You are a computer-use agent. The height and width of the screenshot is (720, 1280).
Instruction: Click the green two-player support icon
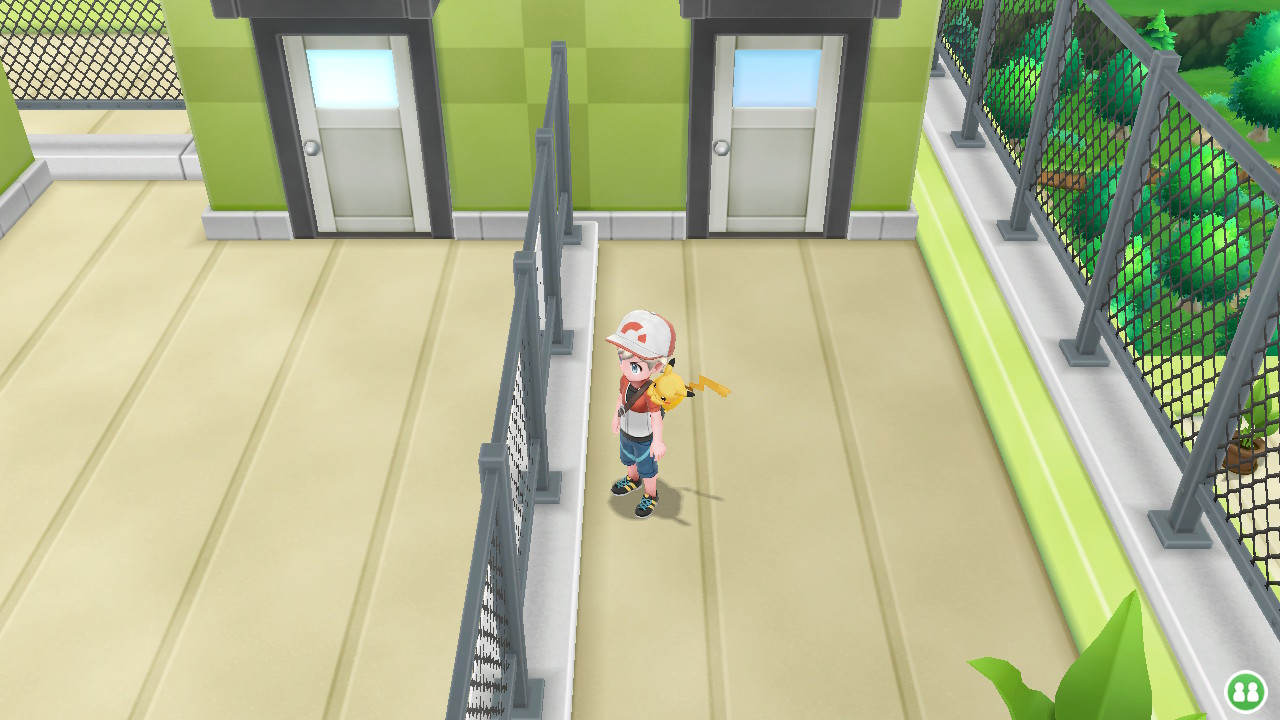point(1245,691)
